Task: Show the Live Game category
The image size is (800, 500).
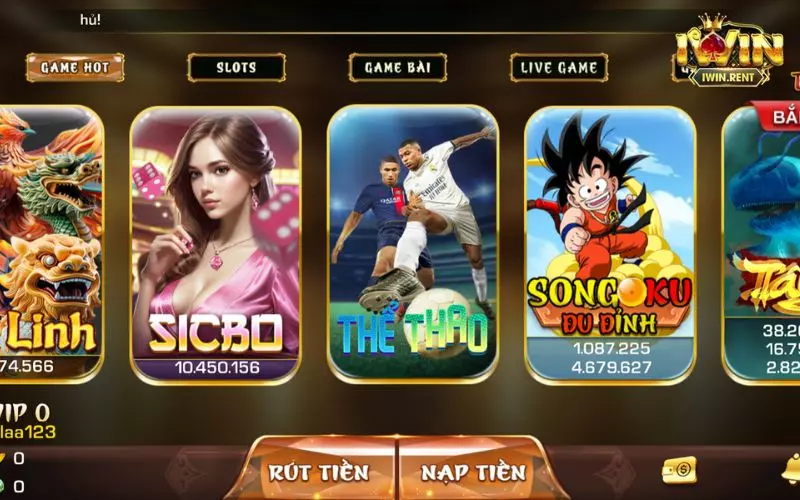Action: [x=559, y=68]
